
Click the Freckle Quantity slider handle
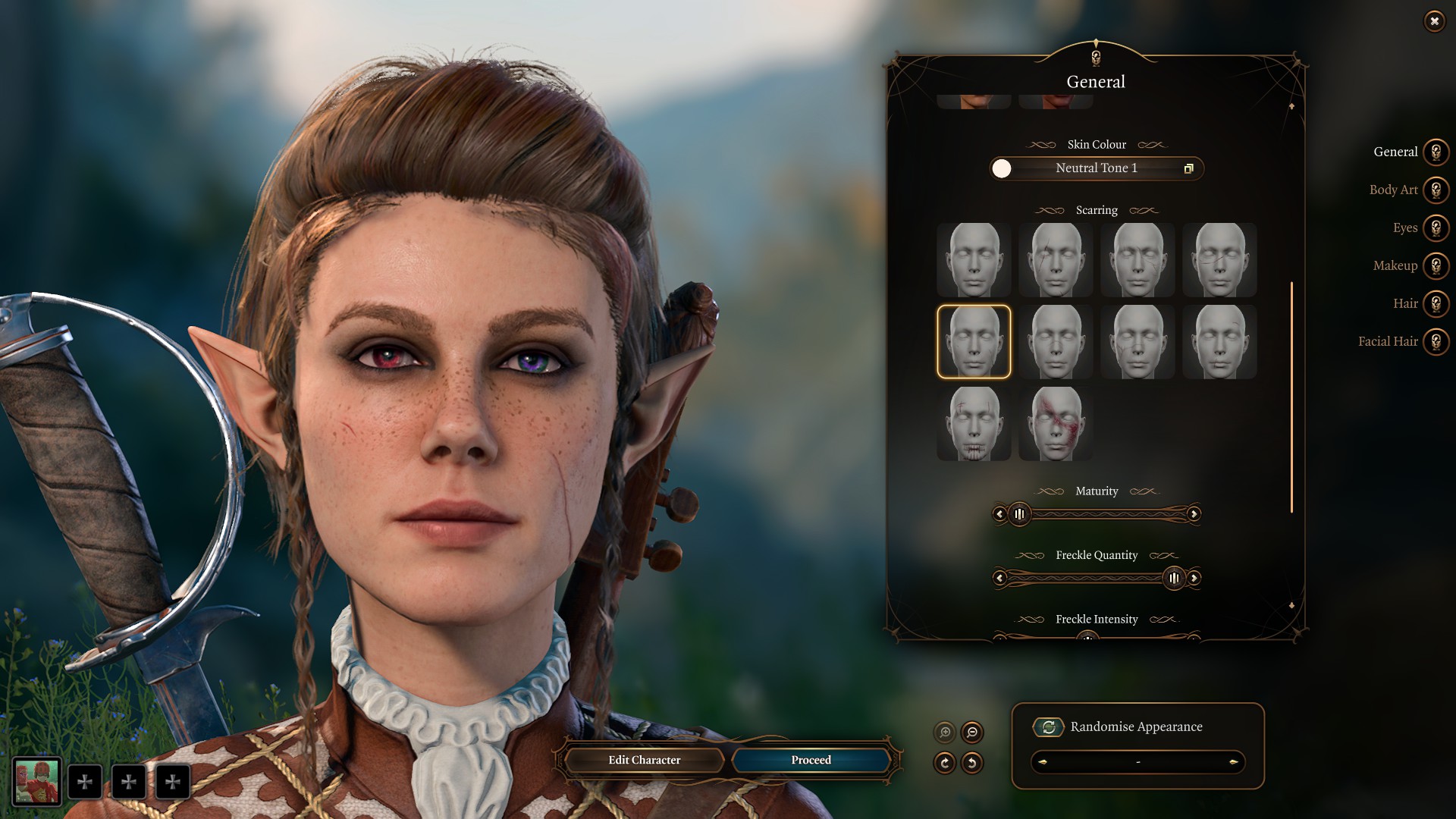pos(1174,579)
